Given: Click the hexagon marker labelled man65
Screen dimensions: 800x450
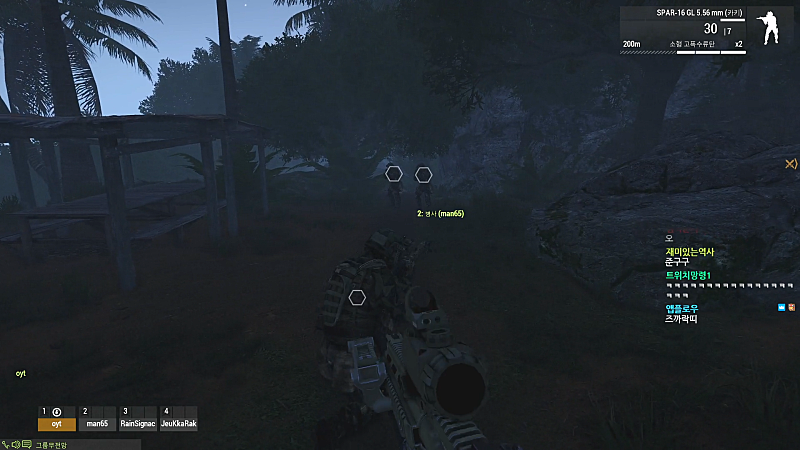Looking at the screenshot, I should pyautogui.click(x=423, y=175).
